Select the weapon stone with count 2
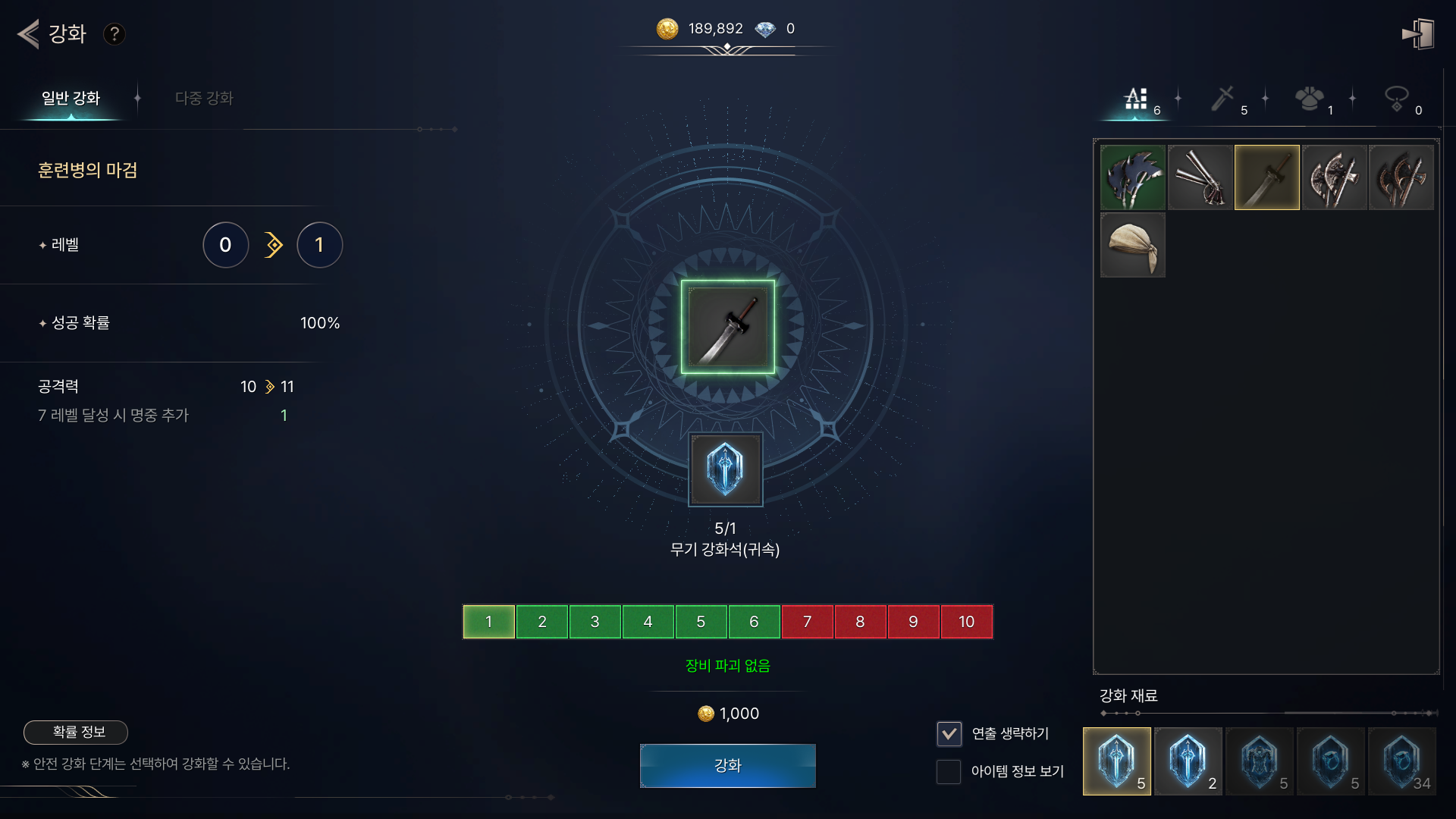Viewport: 1456px width, 819px height. coord(1188,761)
